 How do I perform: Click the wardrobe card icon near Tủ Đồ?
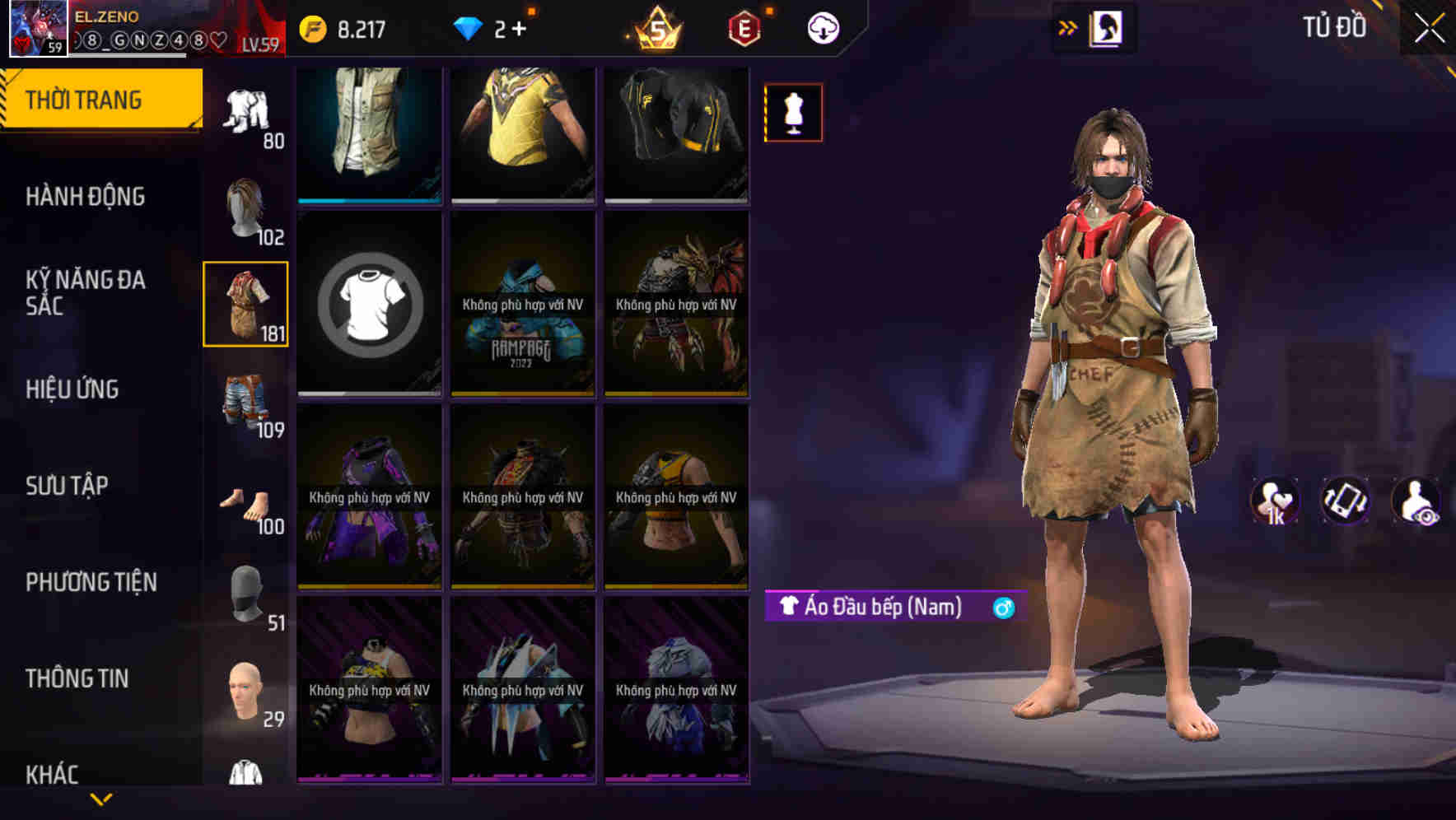pyautogui.click(x=1108, y=26)
